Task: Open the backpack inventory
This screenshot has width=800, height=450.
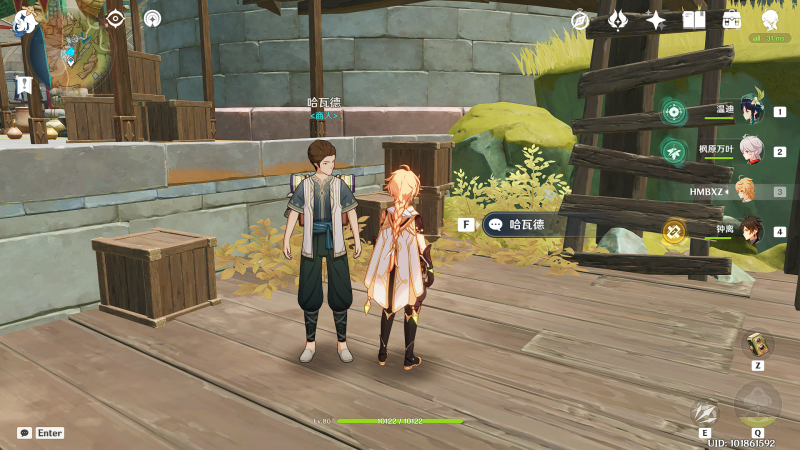Action: pyautogui.click(x=732, y=20)
